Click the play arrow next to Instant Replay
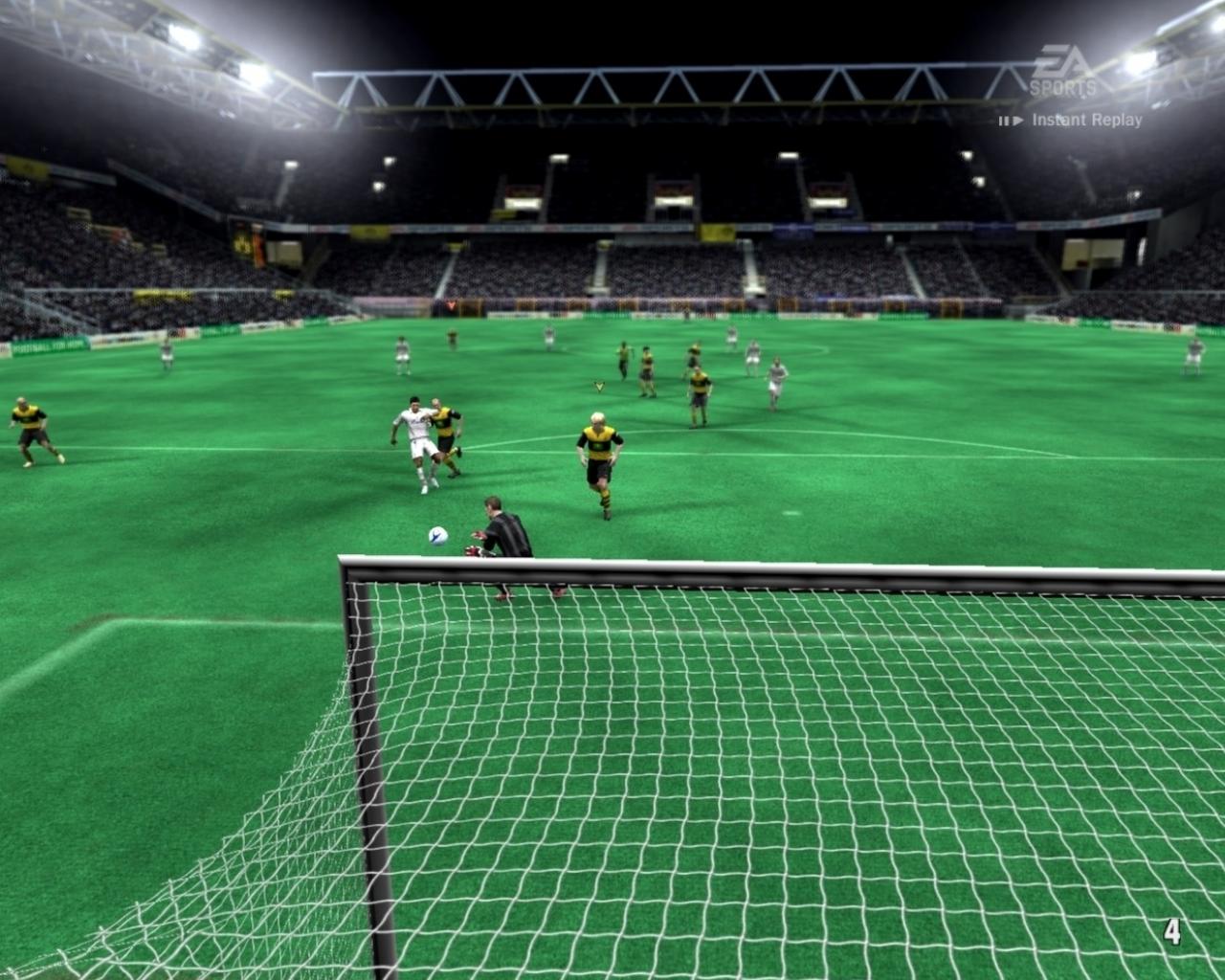Image resolution: width=1225 pixels, height=980 pixels. pyautogui.click(x=1018, y=119)
